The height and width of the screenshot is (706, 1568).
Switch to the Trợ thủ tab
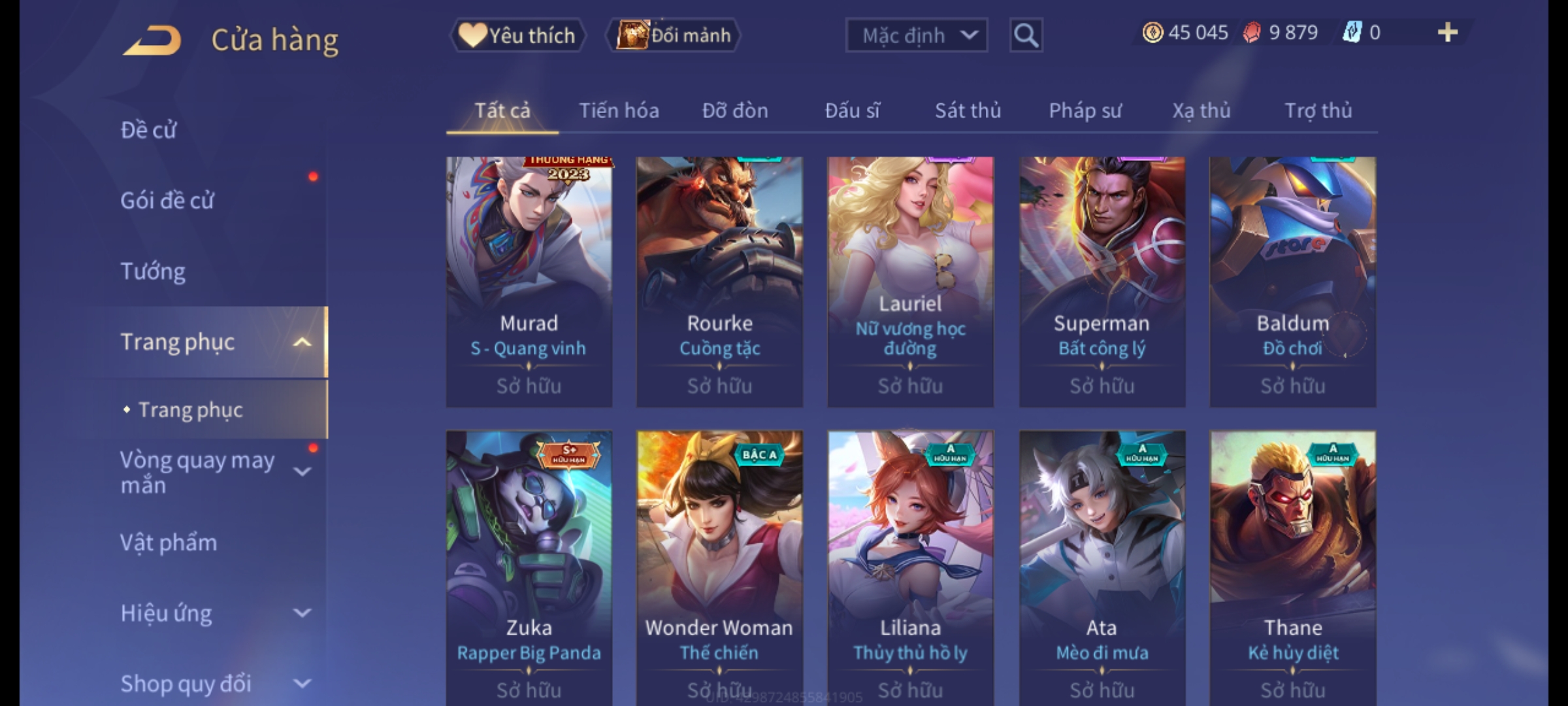click(1318, 110)
